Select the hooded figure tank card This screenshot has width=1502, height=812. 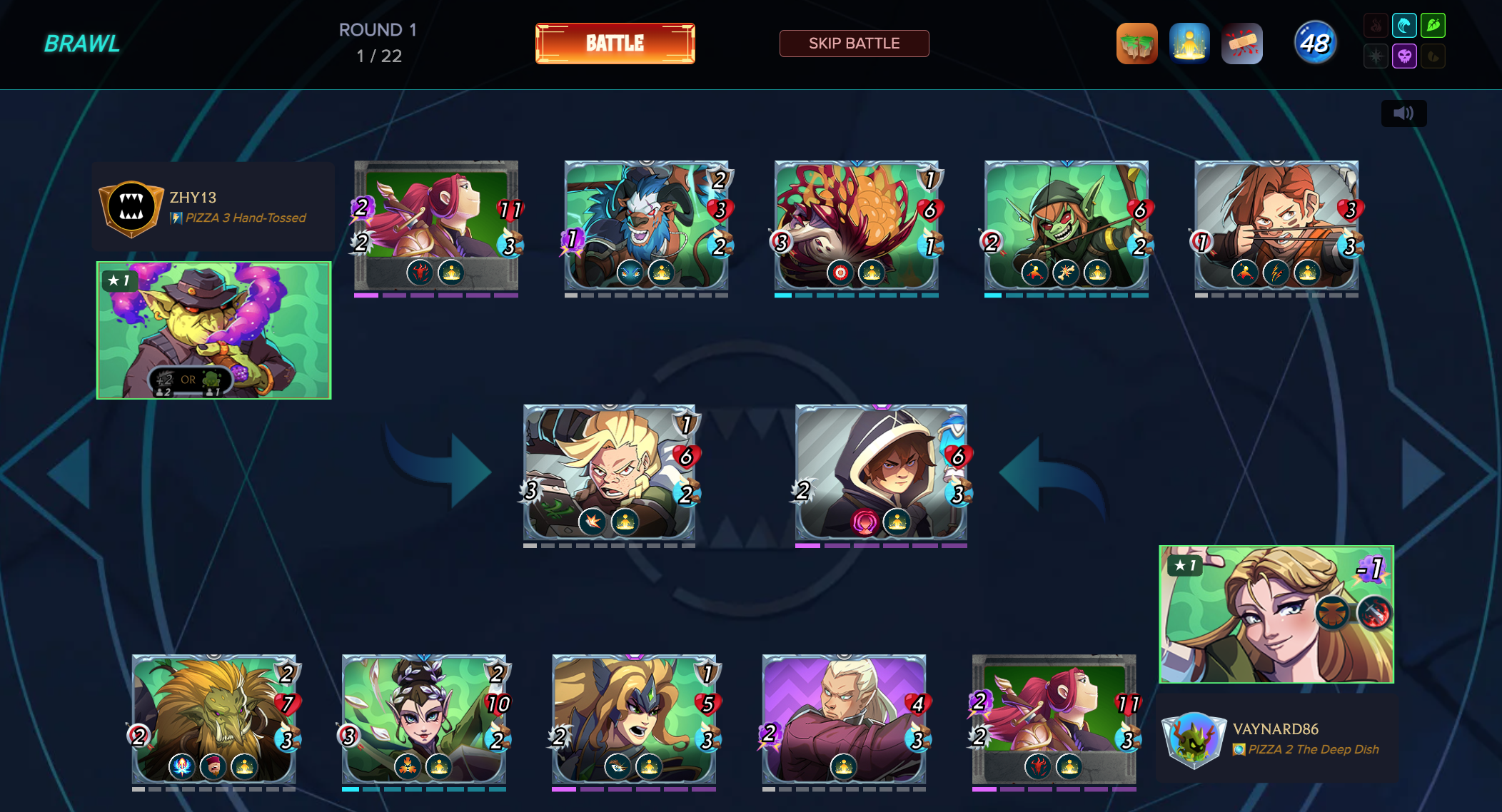click(881, 472)
